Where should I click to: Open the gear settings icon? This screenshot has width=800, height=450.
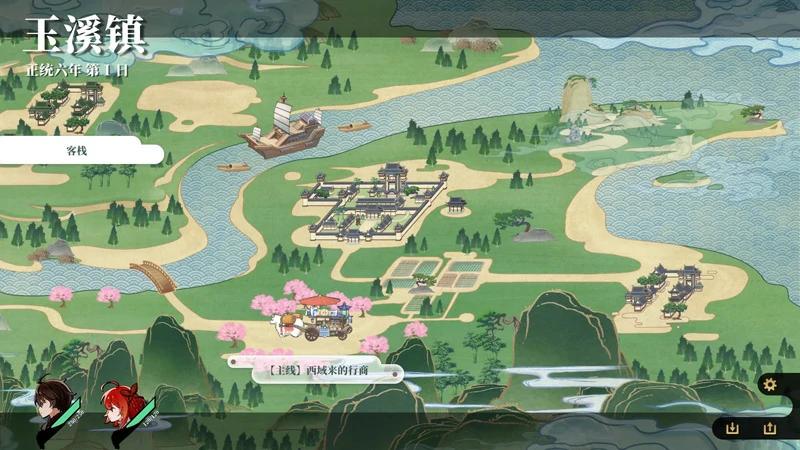coord(769,385)
